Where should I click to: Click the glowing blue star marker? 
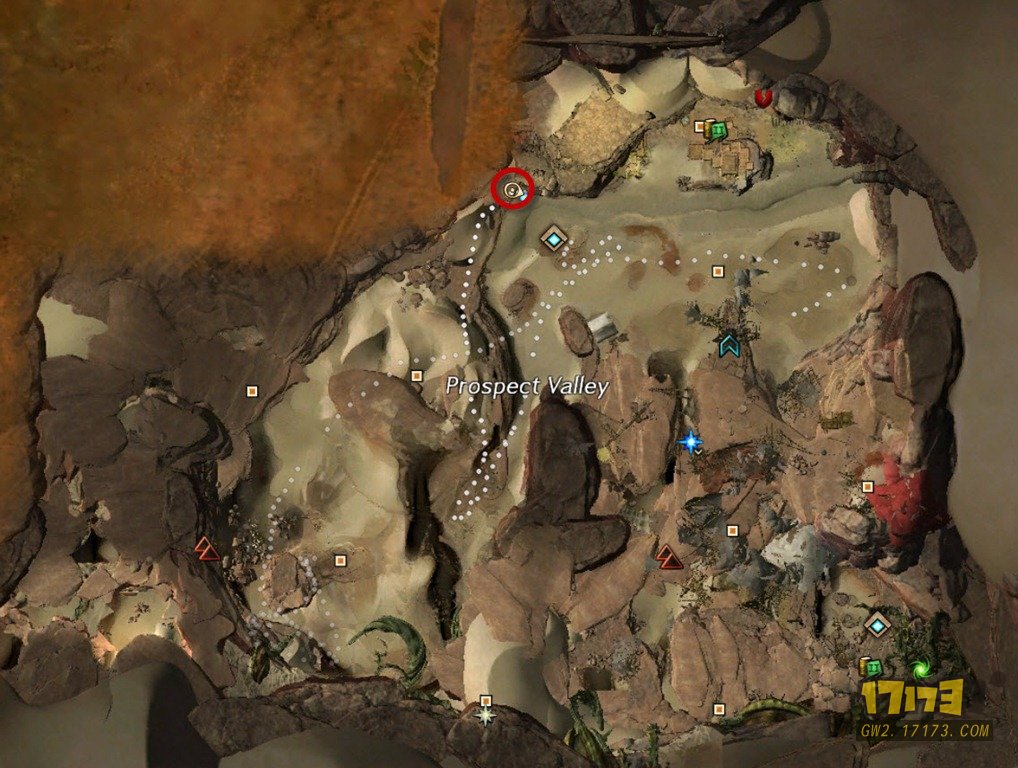pos(690,440)
